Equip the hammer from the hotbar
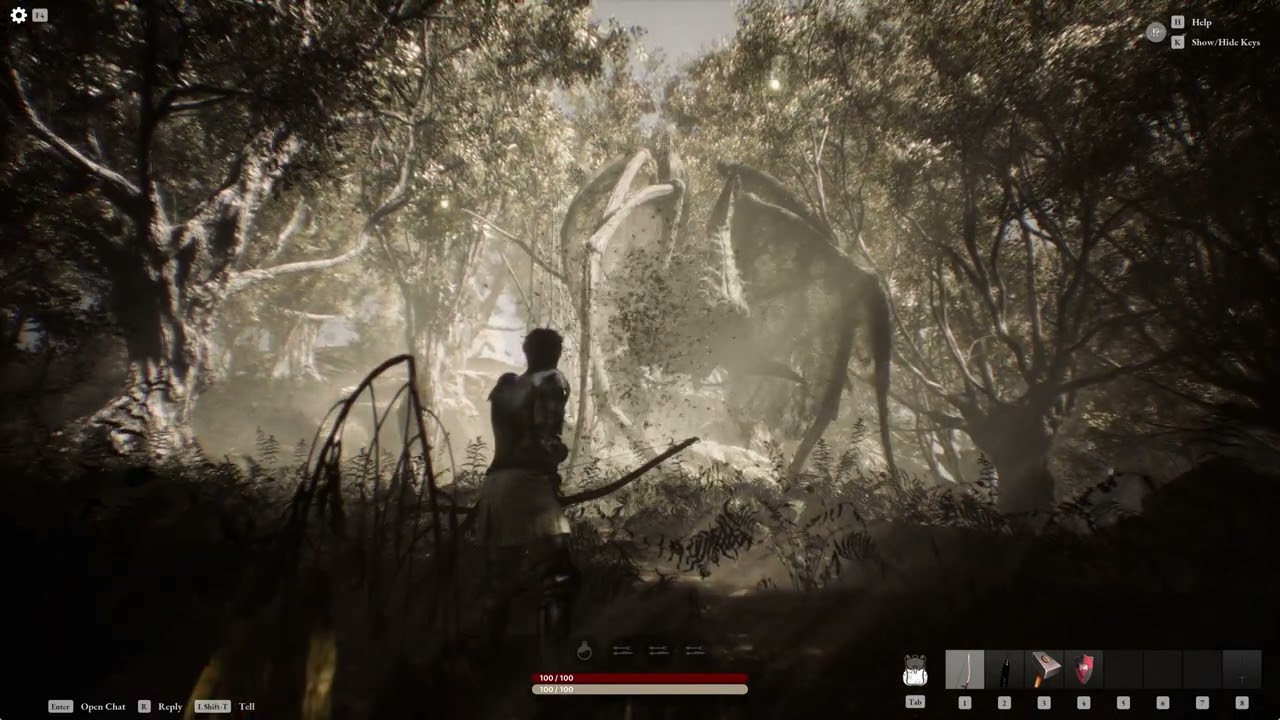The width and height of the screenshot is (1280, 720). [1044, 670]
